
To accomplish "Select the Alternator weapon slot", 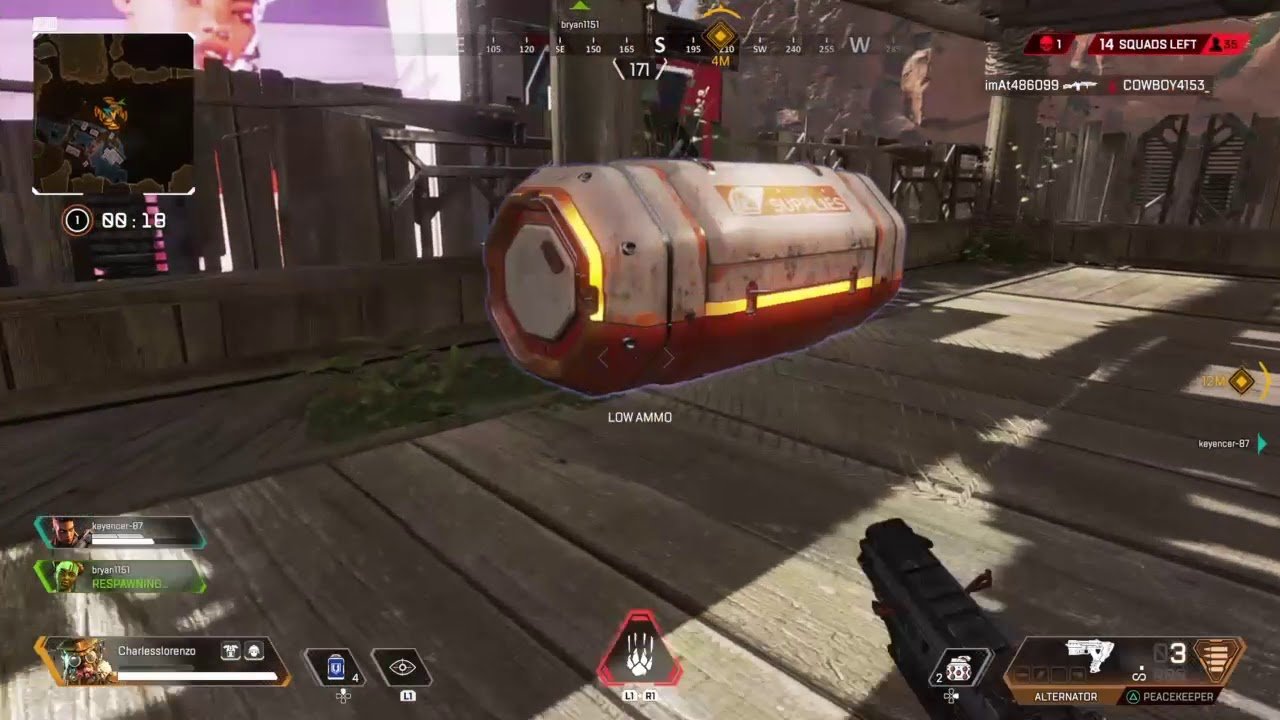I will tap(1064, 696).
